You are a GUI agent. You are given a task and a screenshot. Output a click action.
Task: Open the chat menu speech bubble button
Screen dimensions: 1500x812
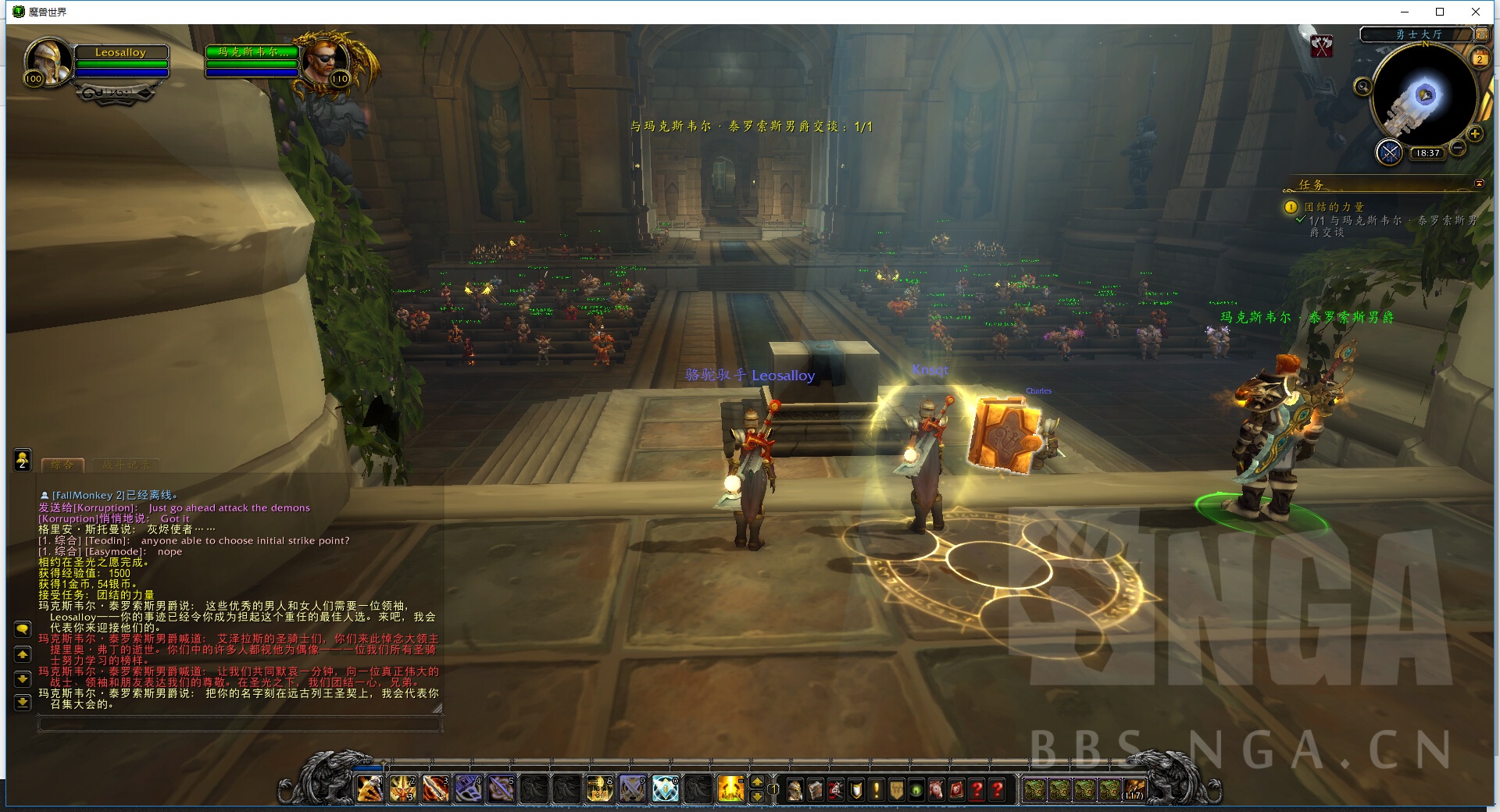(x=23, y=629)
